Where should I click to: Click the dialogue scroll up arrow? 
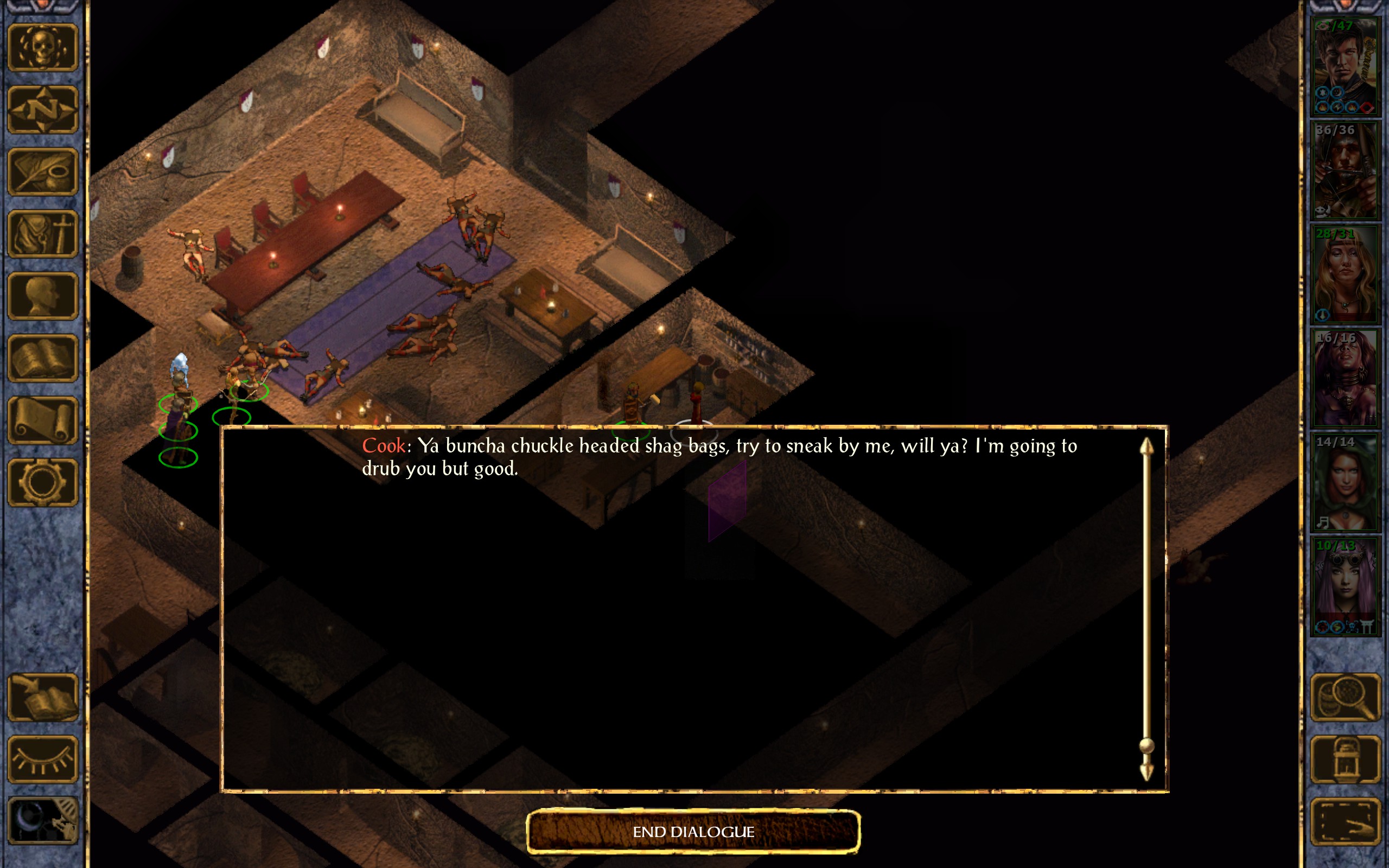pos(1146,447)
